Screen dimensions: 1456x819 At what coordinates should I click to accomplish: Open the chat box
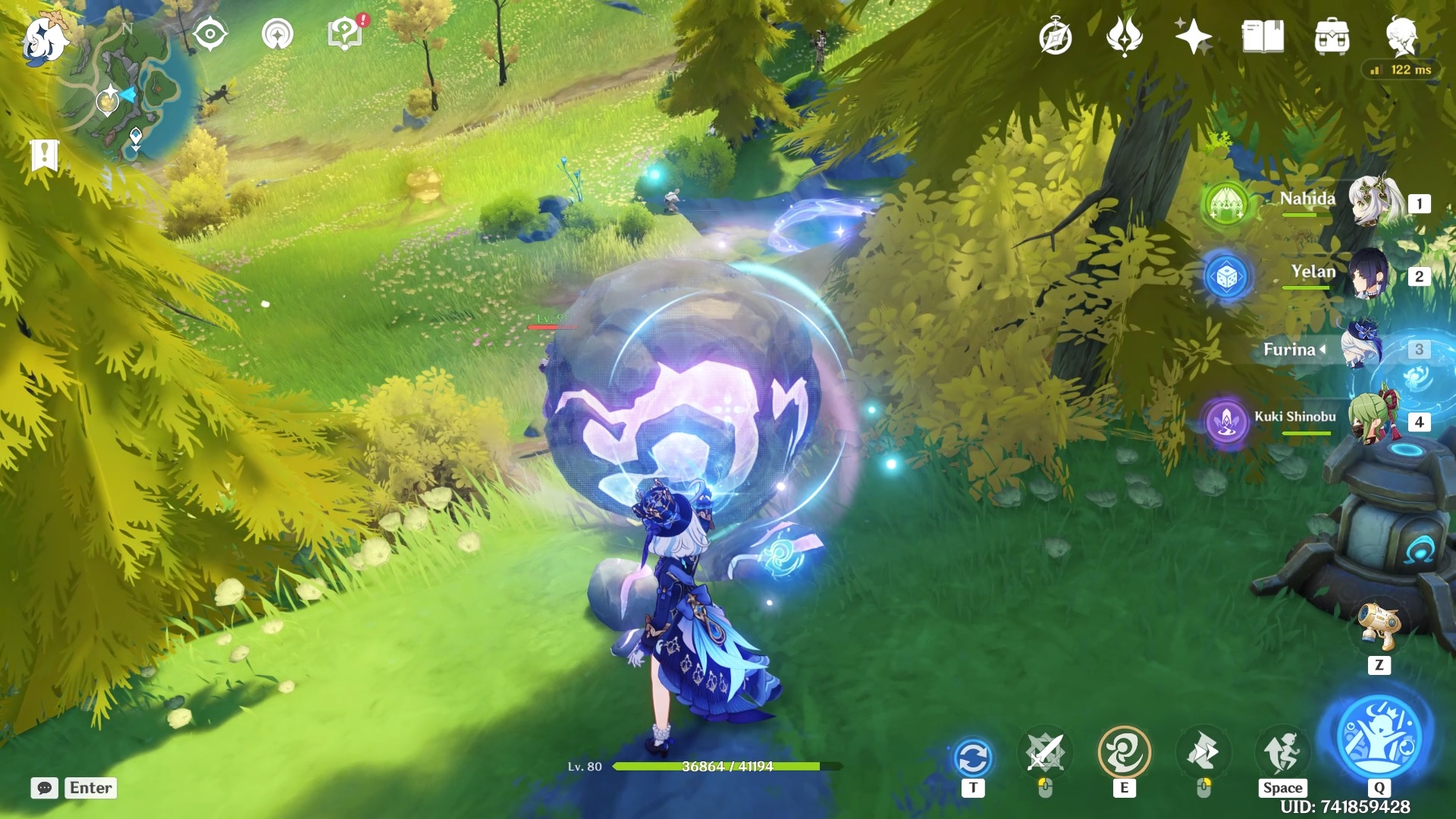tap(45, 788)
